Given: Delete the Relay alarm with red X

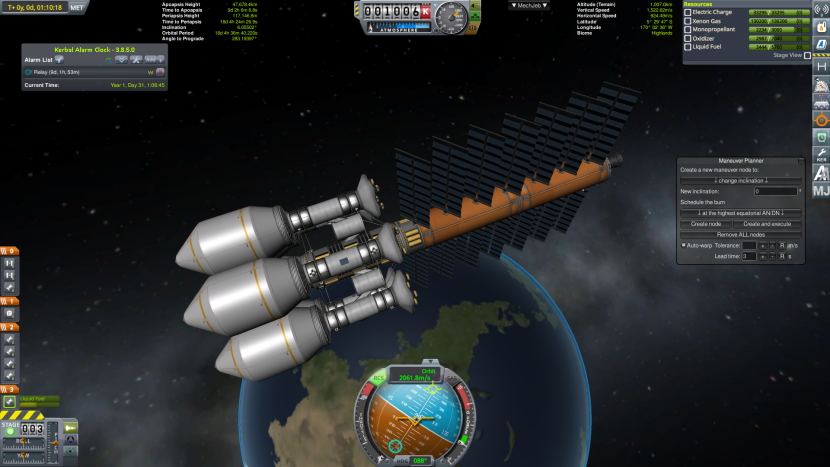Looking at the screenshot, I should tap(159, 72).
